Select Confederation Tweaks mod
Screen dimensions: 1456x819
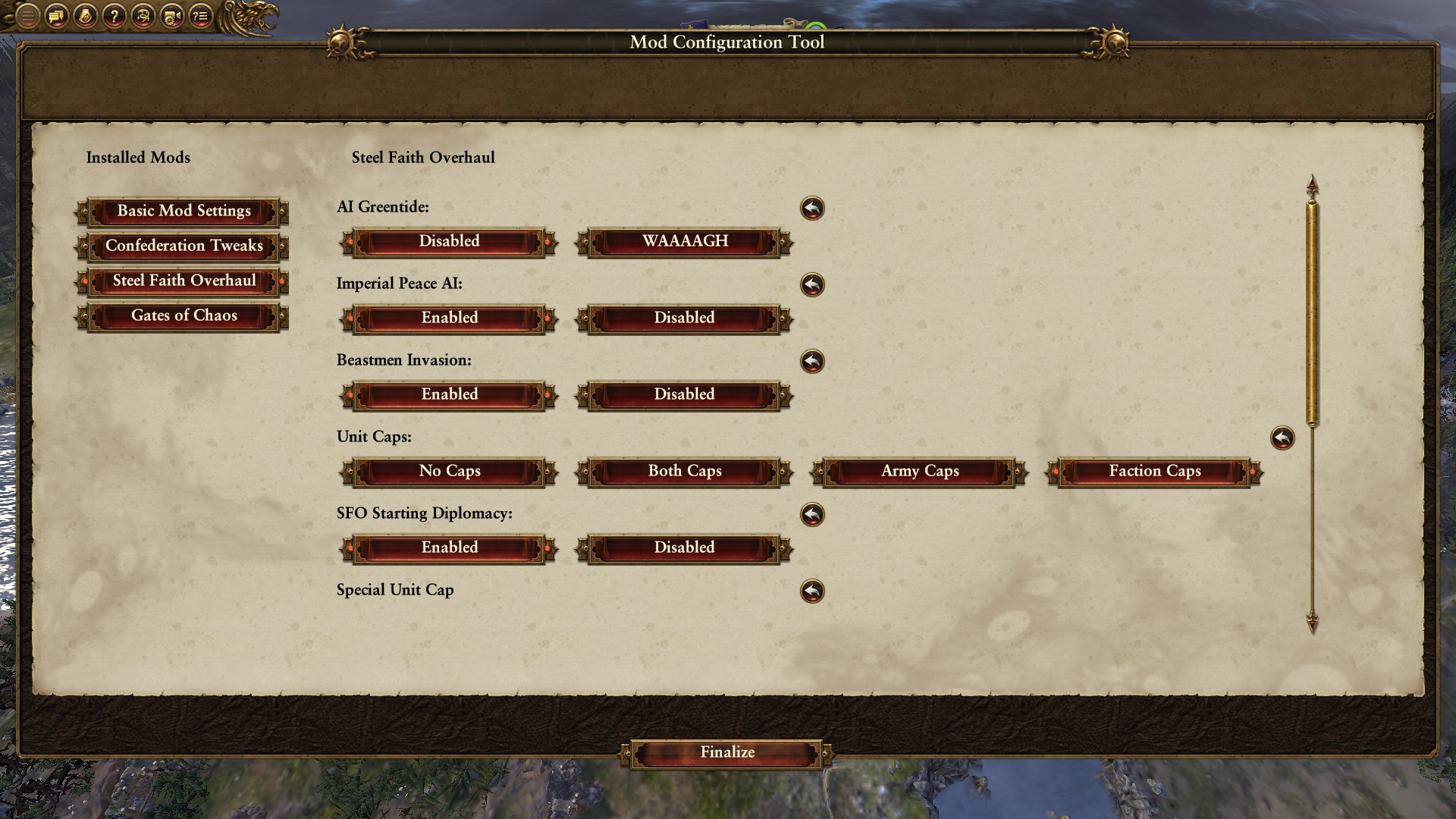point(184,246)
